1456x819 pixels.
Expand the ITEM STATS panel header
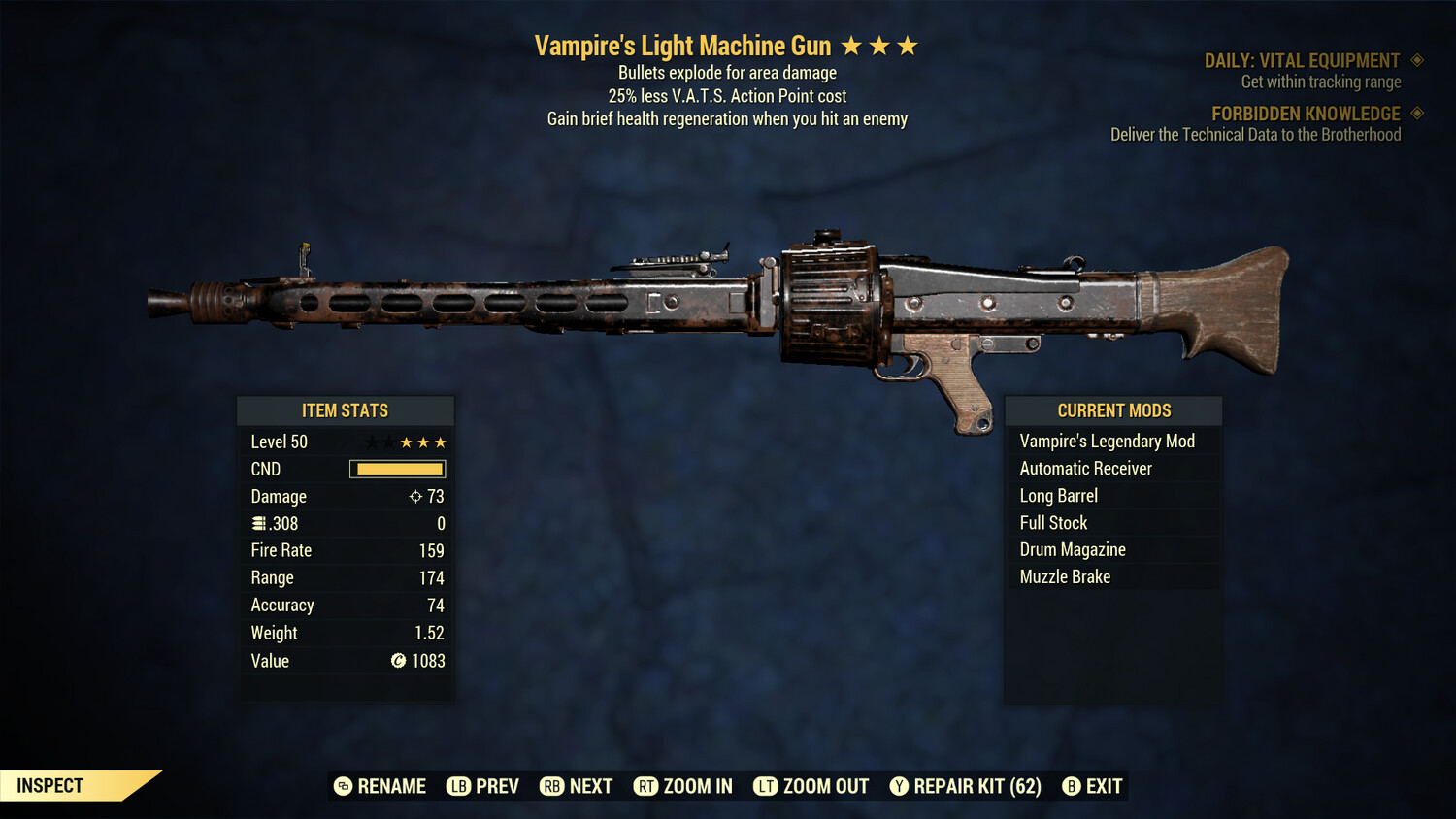point(346,409)
